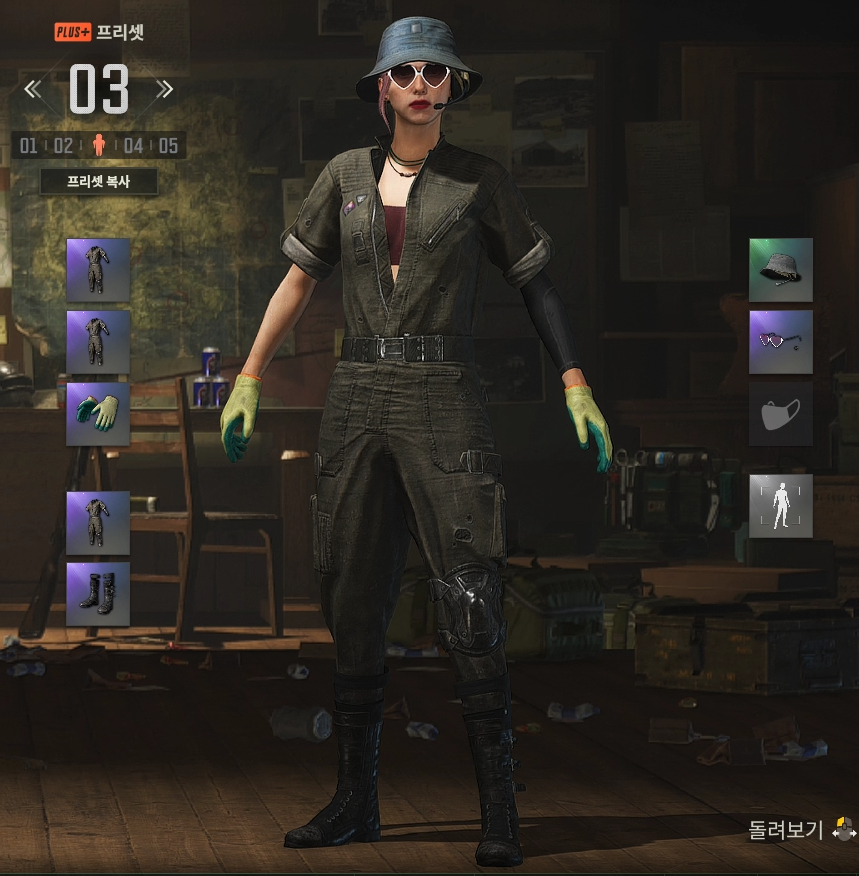Open the bucket hat headwear slot
859x876 pixels.
coord(781,270)
